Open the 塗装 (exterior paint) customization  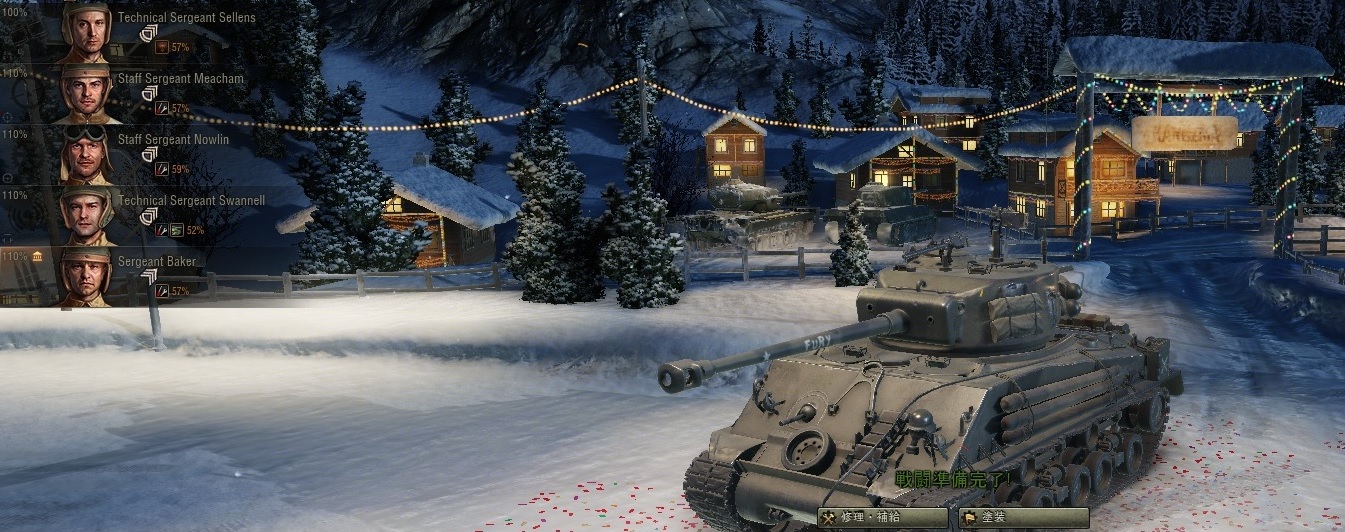(x=1022, y=518)
